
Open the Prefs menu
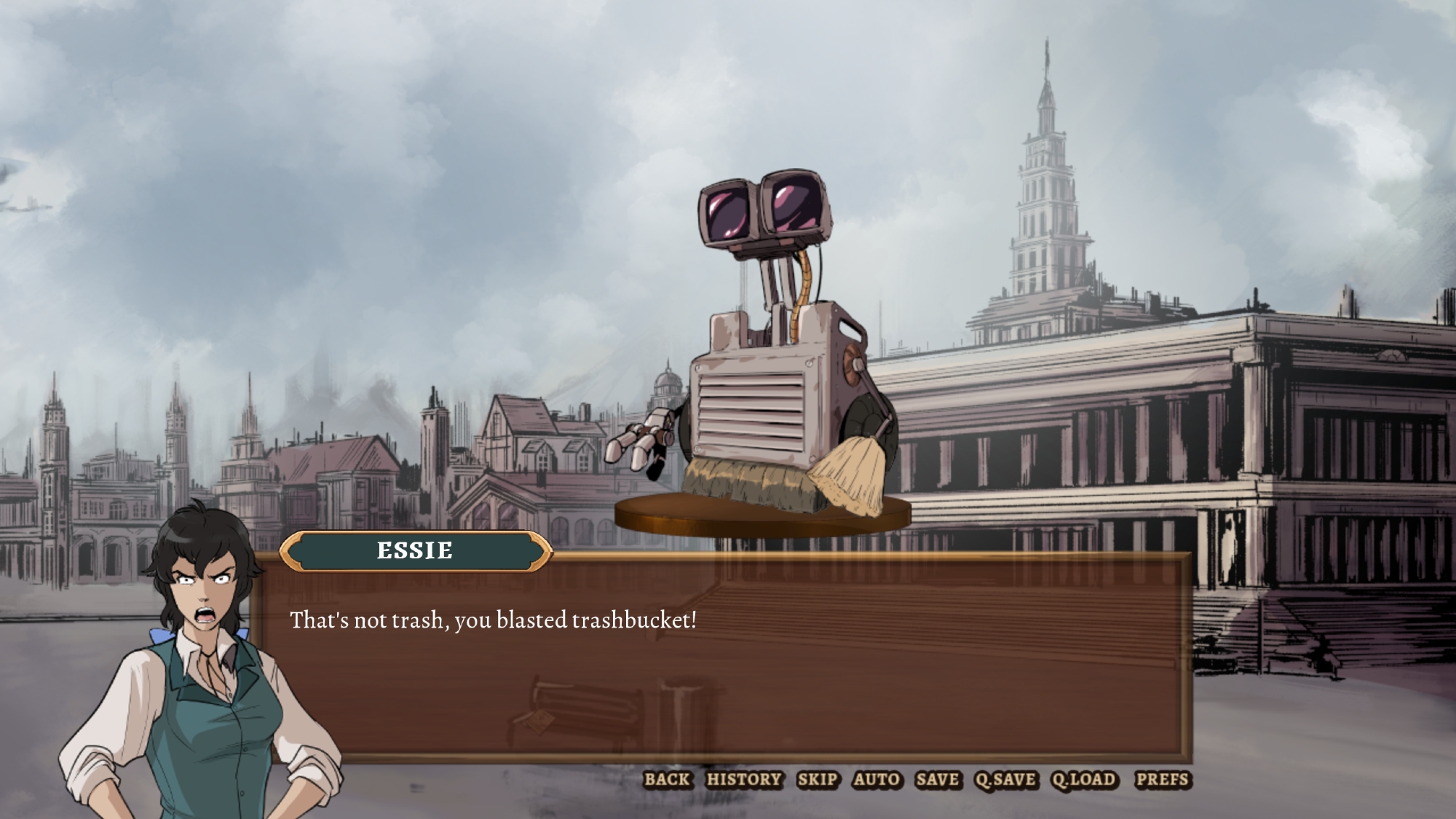click(1162, 780)
